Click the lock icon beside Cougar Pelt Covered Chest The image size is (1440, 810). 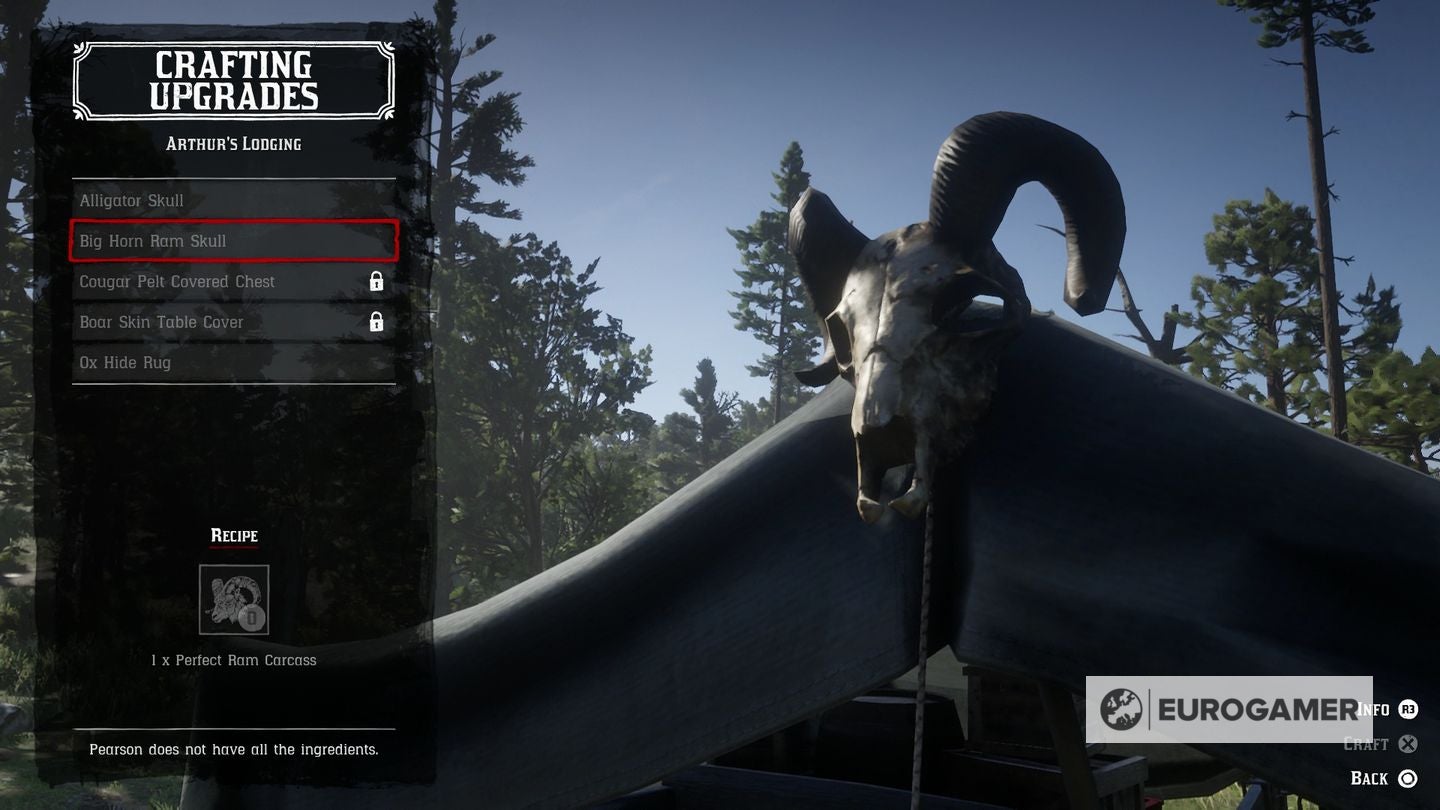(x=378, y=282)
